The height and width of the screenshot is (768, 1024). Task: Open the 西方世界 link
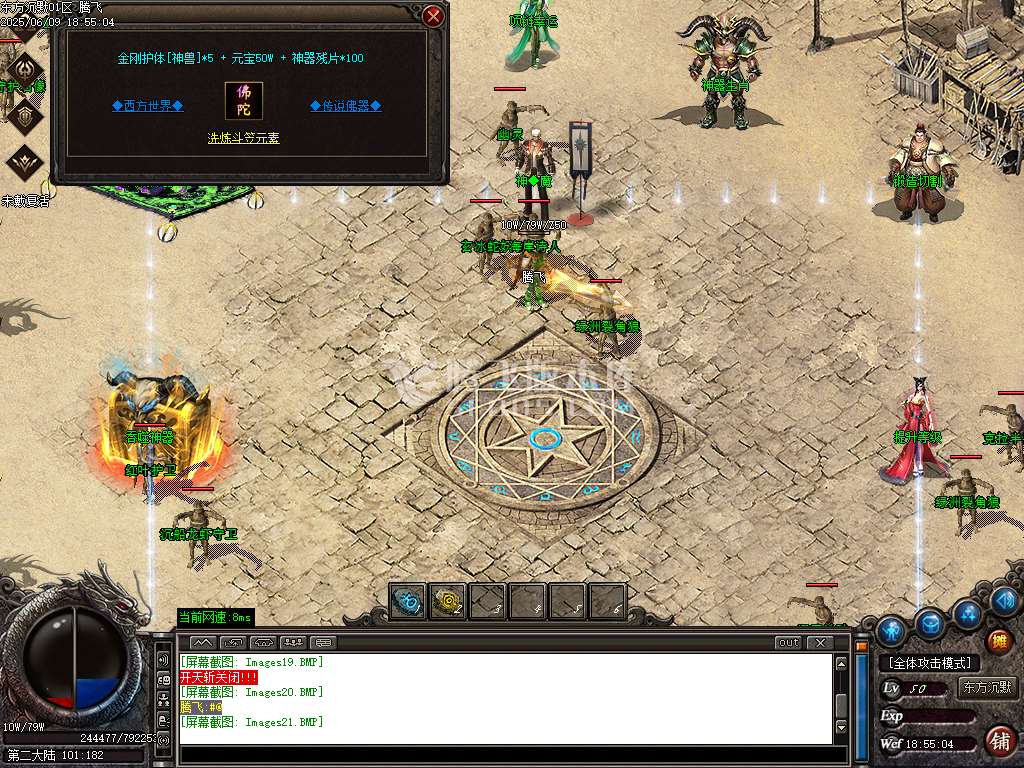[x=147, y=105]
